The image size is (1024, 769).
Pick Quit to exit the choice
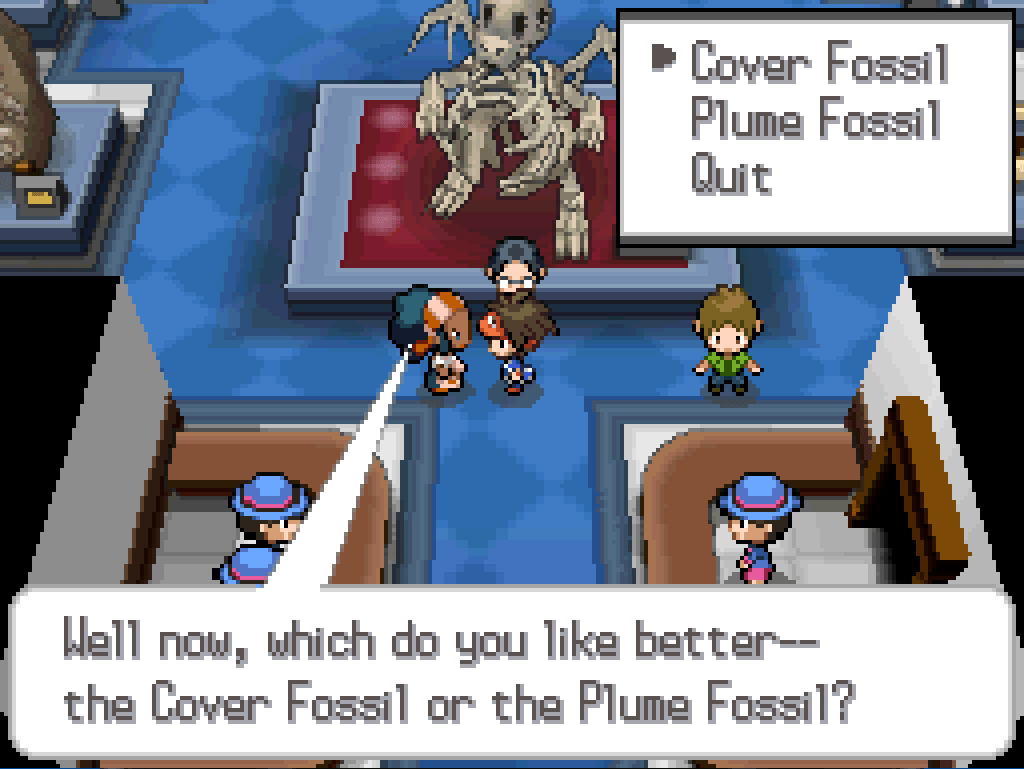[731, 177]
